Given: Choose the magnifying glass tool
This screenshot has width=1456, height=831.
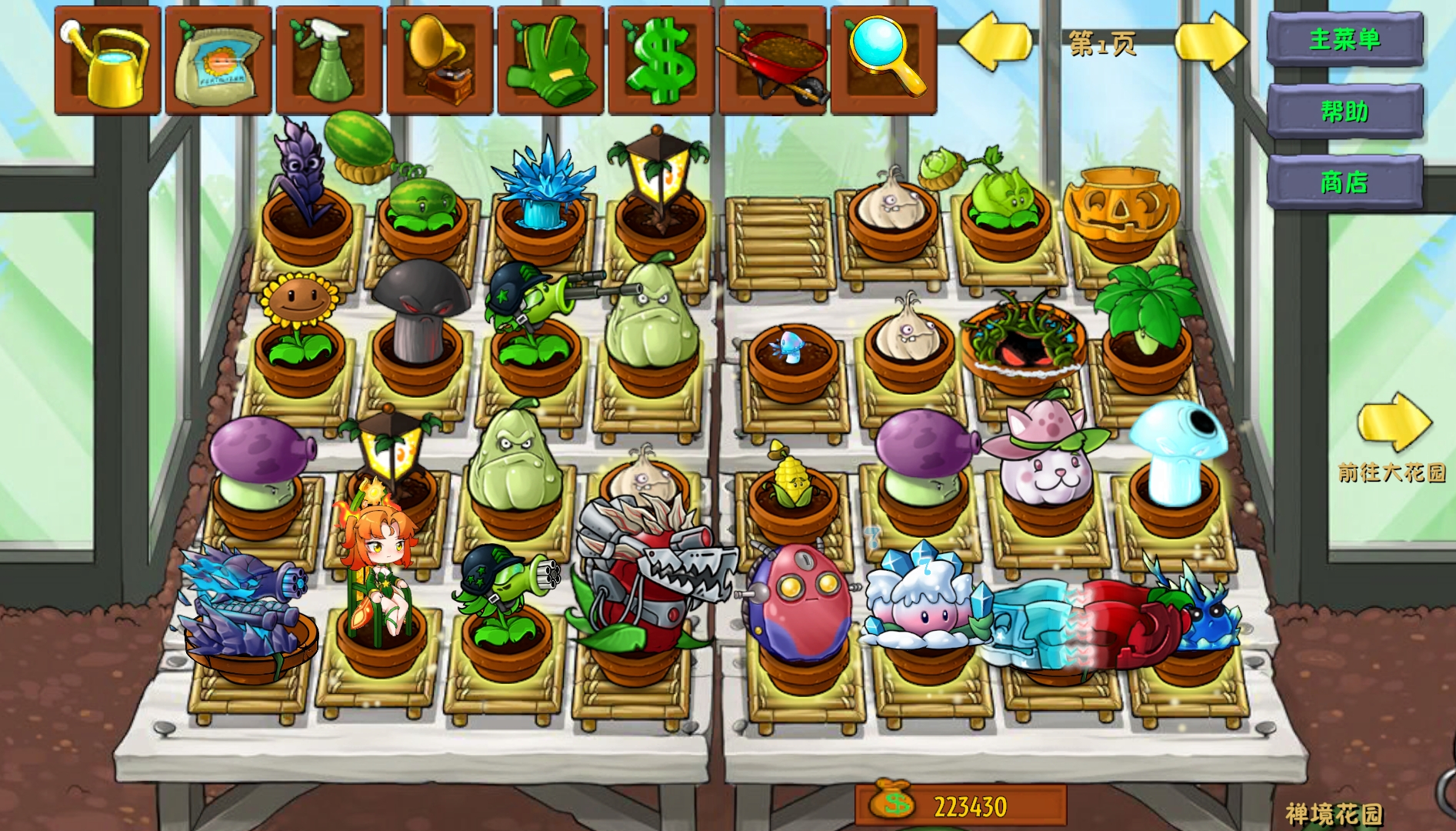Looking at the screenshot, I should coord(884,61).
